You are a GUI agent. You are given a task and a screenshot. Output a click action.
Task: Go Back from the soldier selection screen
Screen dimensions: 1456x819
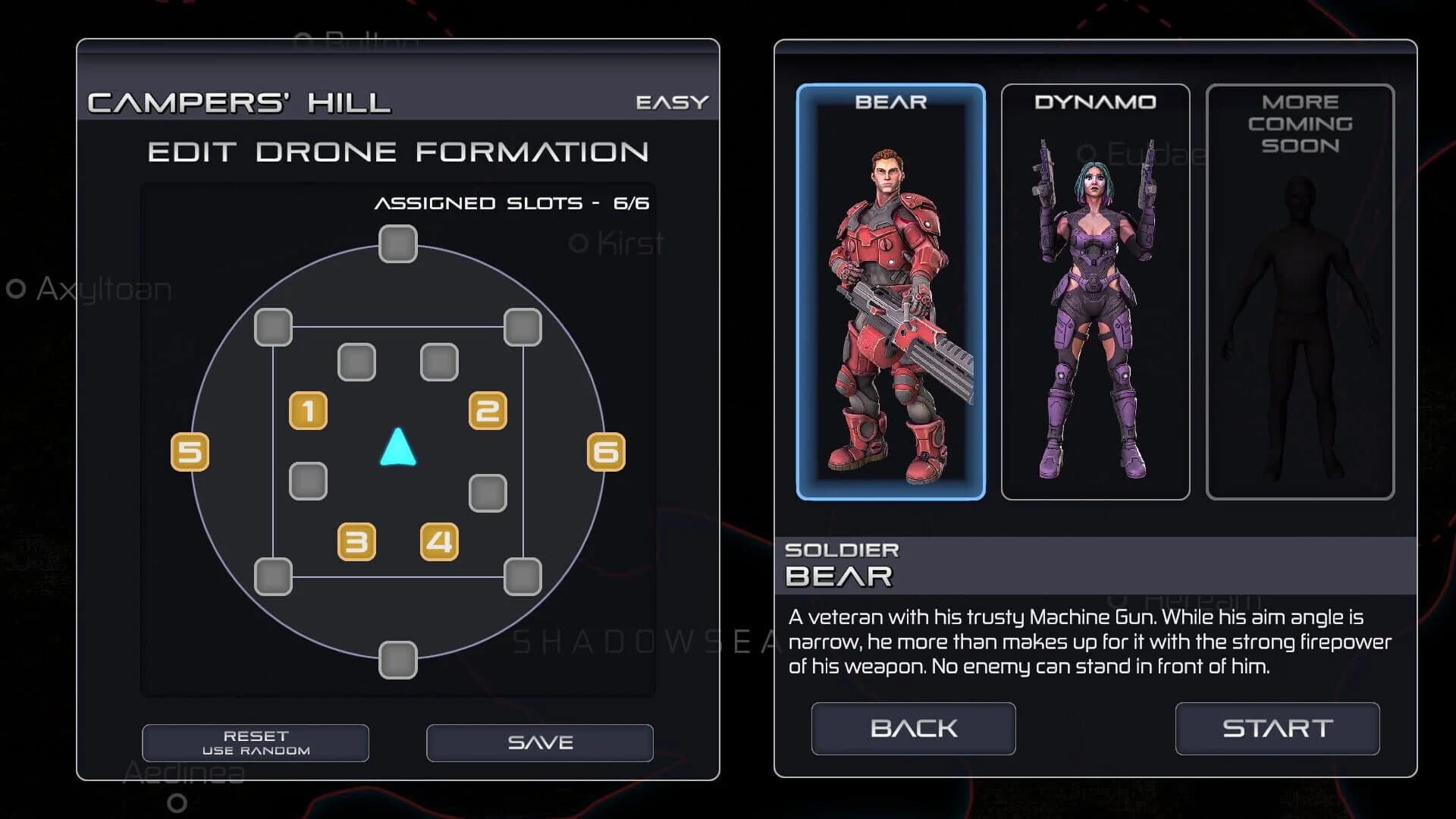[912, 729]
